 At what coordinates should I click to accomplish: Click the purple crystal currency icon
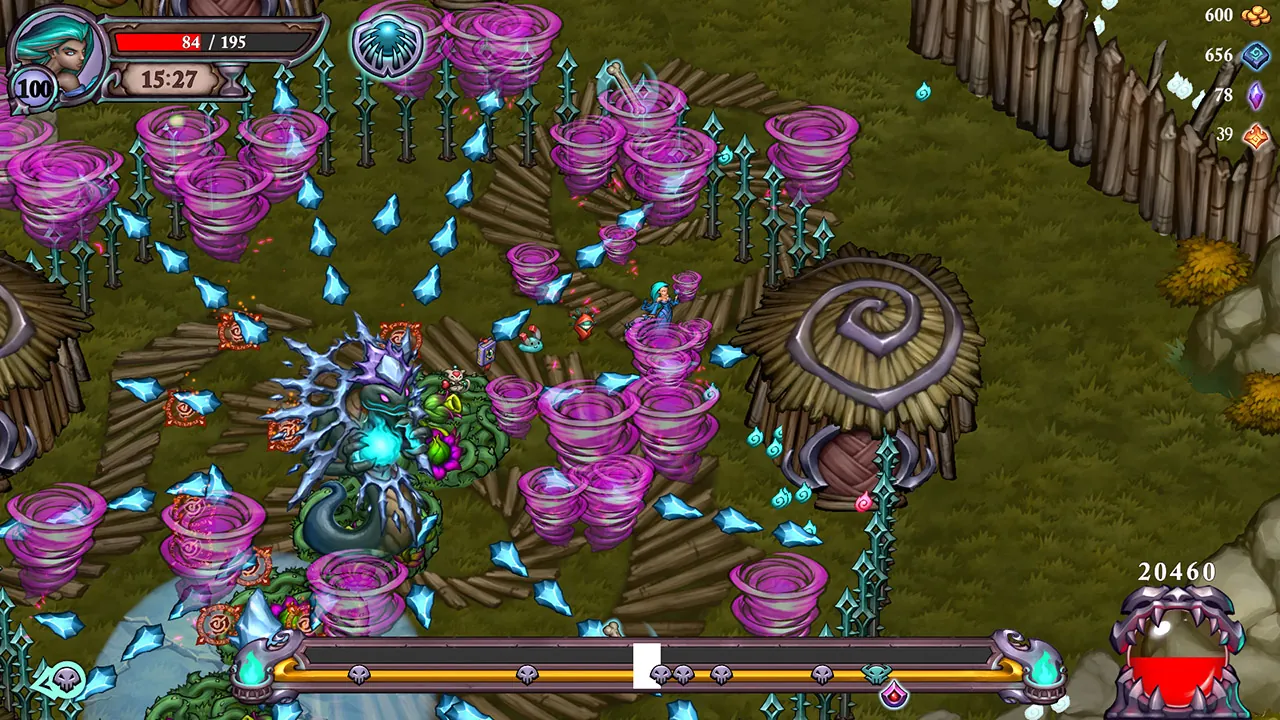(x=1254, y=97)
